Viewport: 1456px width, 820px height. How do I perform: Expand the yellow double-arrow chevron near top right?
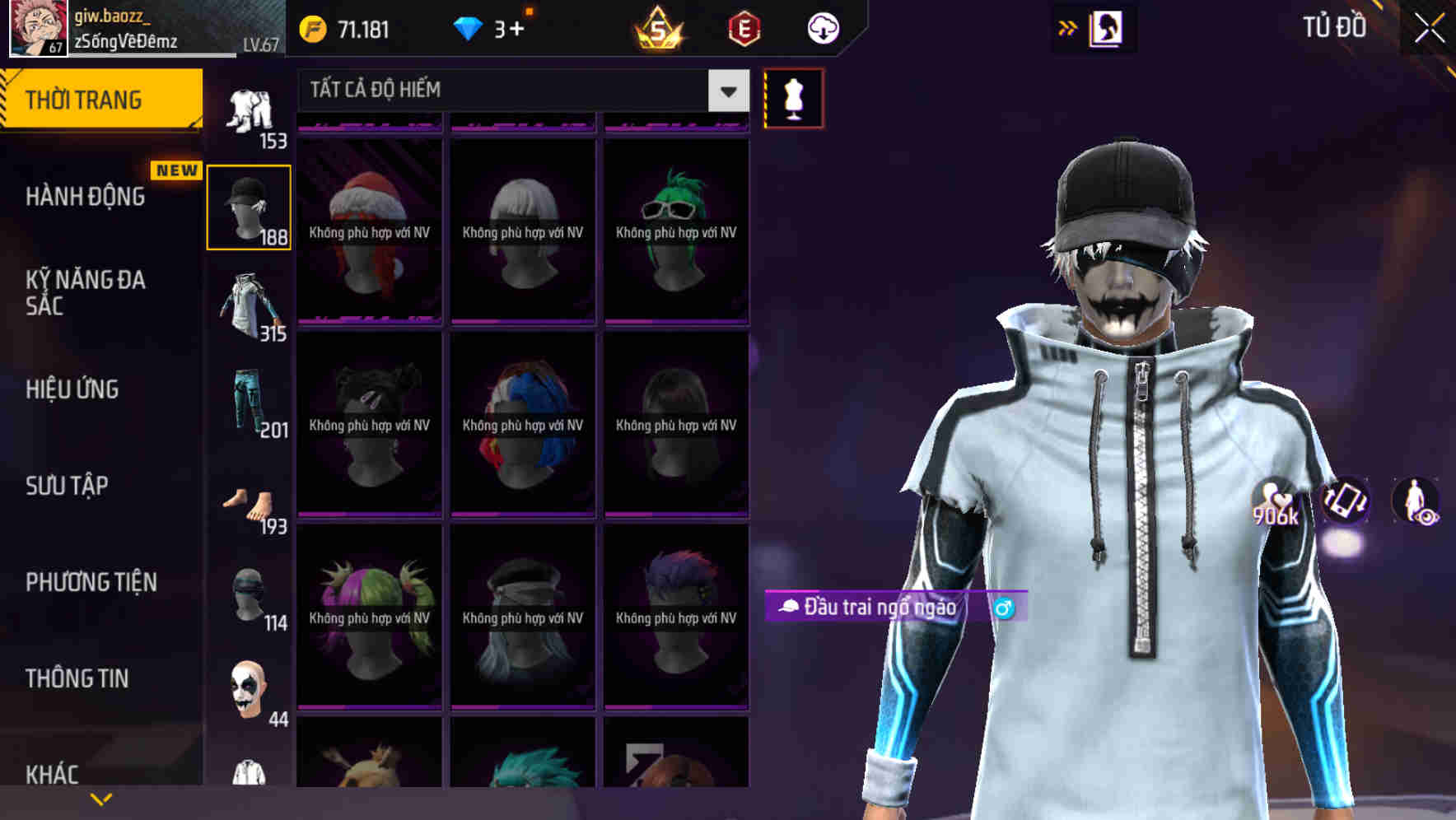click(1066, 27)
